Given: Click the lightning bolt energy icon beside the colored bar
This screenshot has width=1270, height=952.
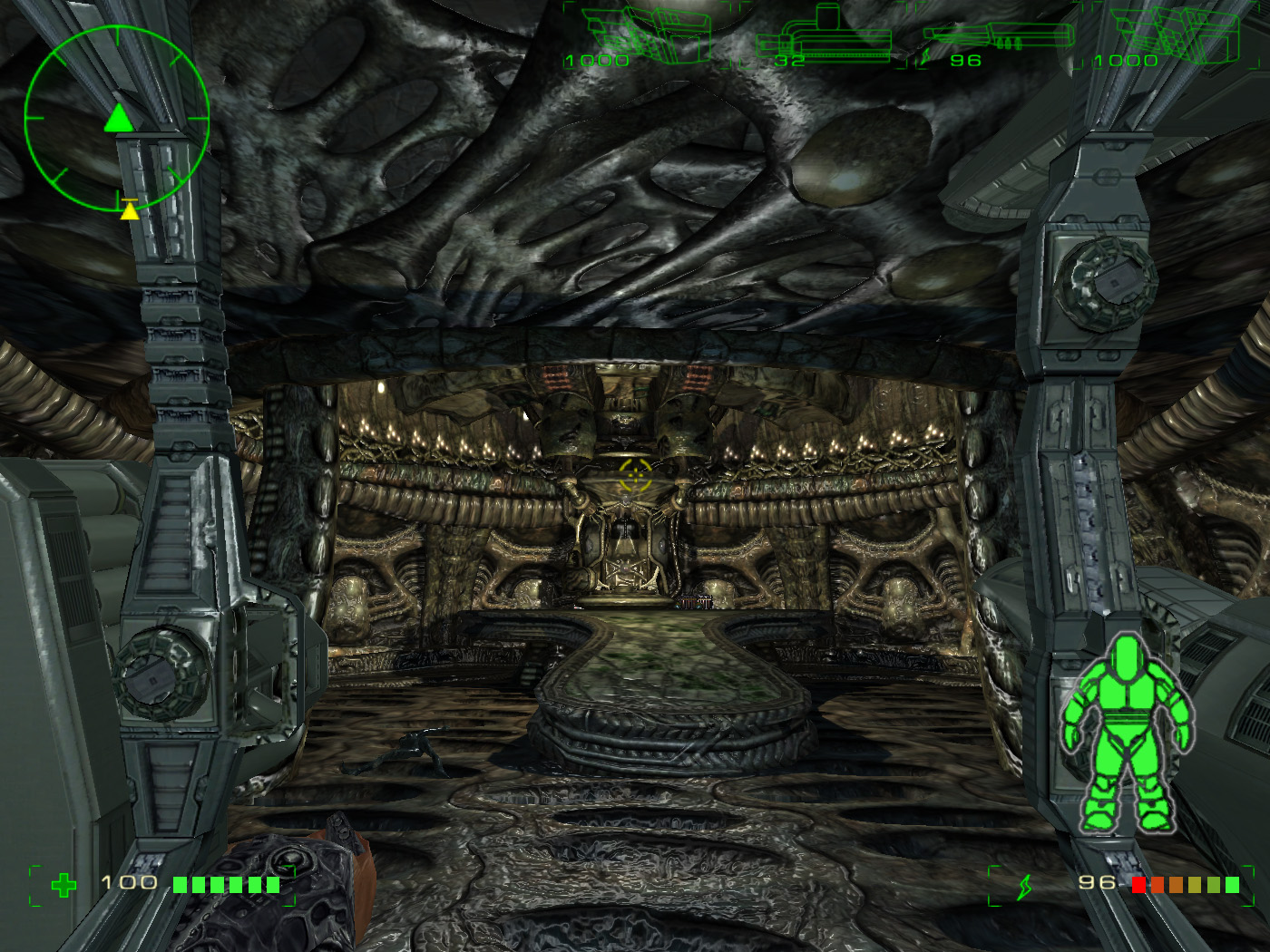Looking at the screenshot, I should pyautogui.click(x=1024, y=886).
